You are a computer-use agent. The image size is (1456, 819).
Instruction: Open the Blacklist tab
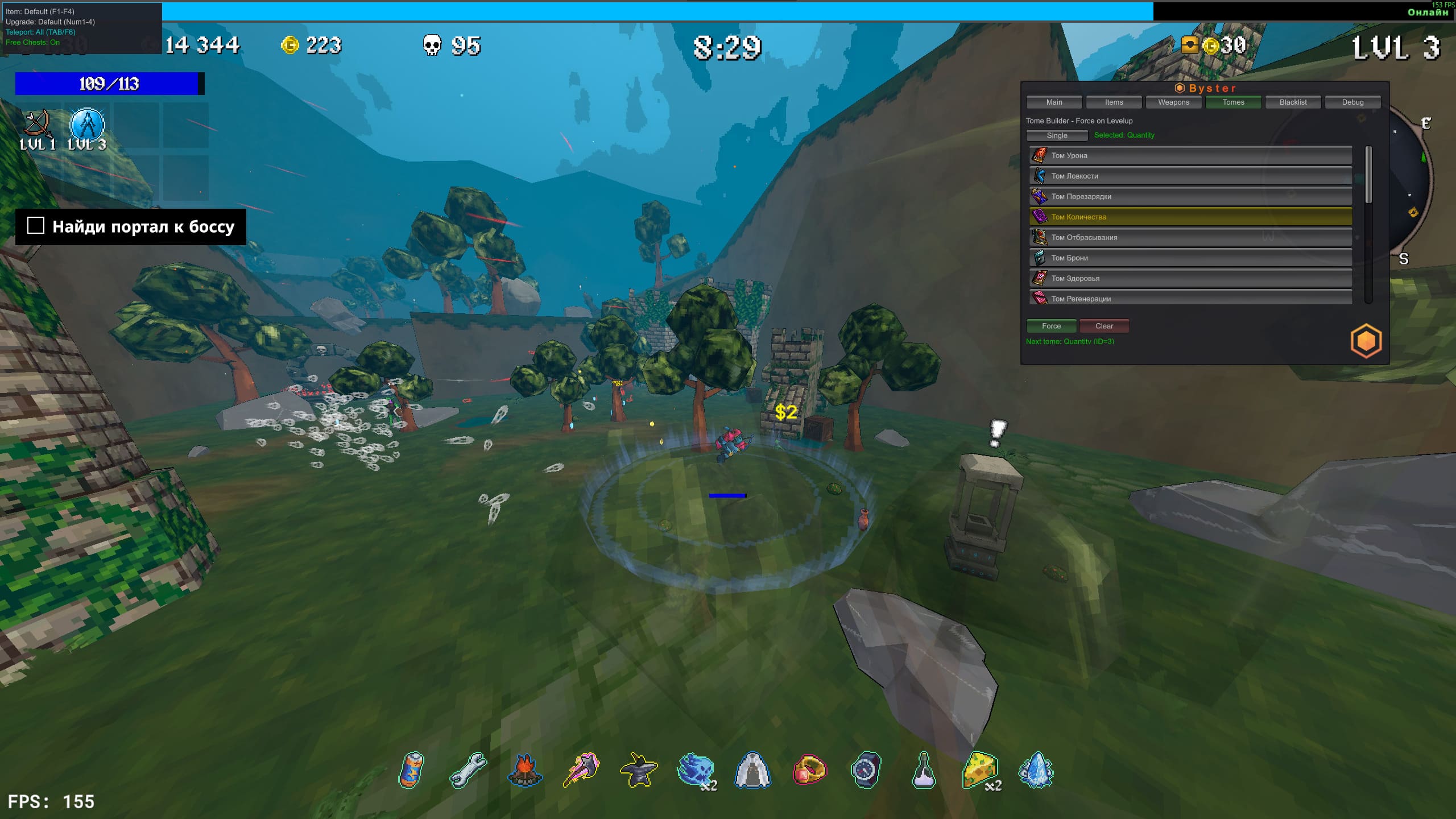[x=1293, y=102]
